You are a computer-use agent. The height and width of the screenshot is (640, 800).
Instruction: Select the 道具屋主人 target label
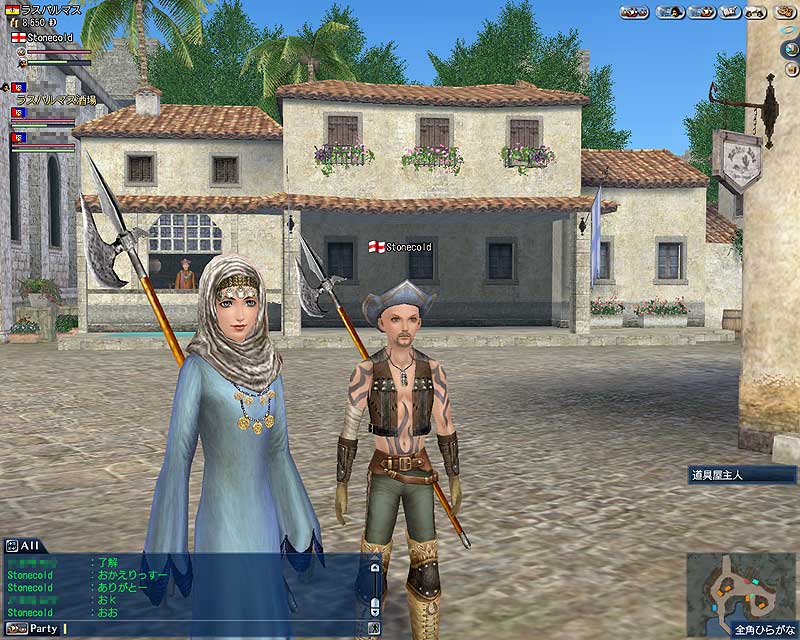pos(729,475)
